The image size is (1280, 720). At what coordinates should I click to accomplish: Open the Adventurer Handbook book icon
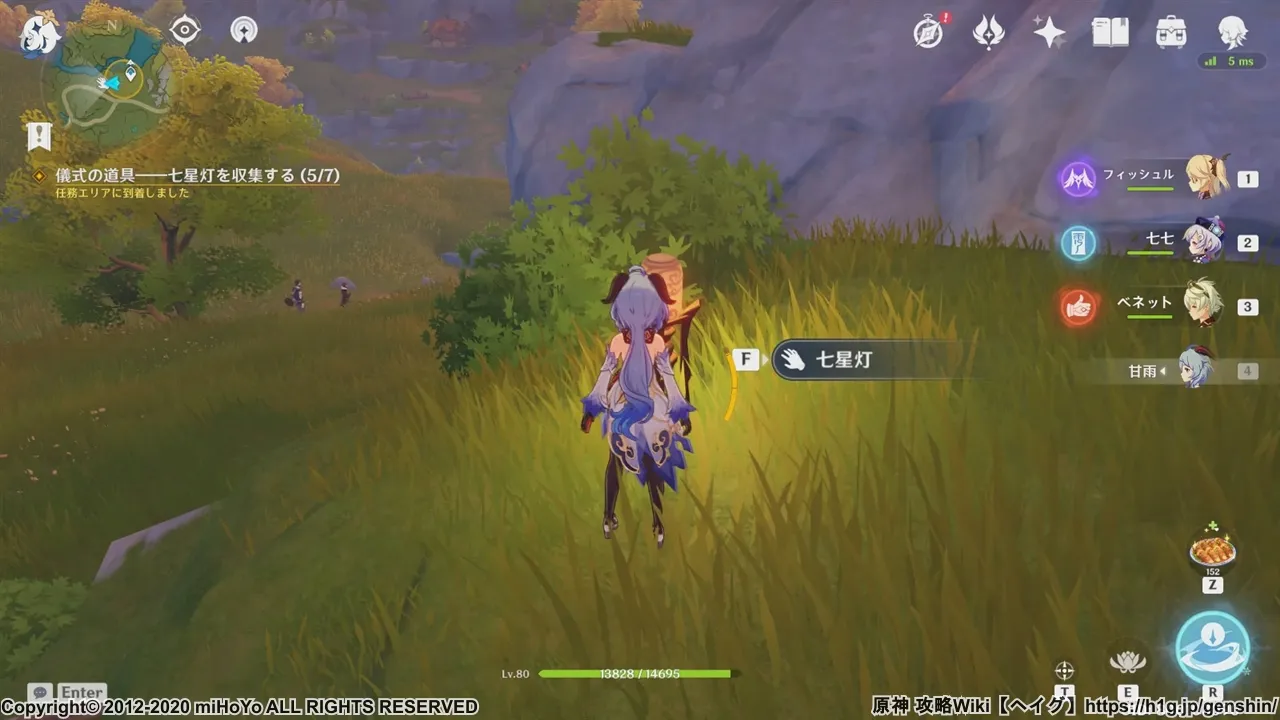coord(1110,31)
